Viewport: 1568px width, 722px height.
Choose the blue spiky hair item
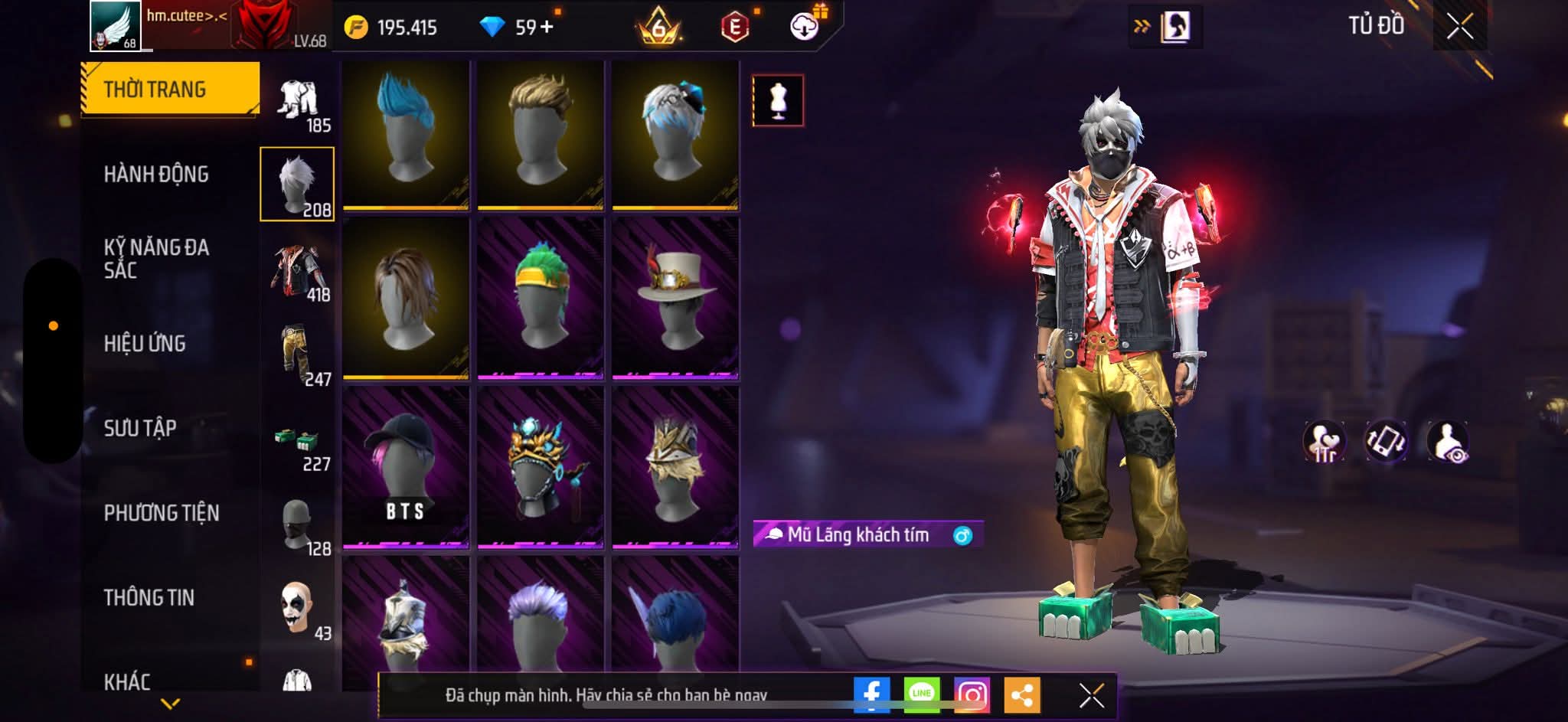406,134
